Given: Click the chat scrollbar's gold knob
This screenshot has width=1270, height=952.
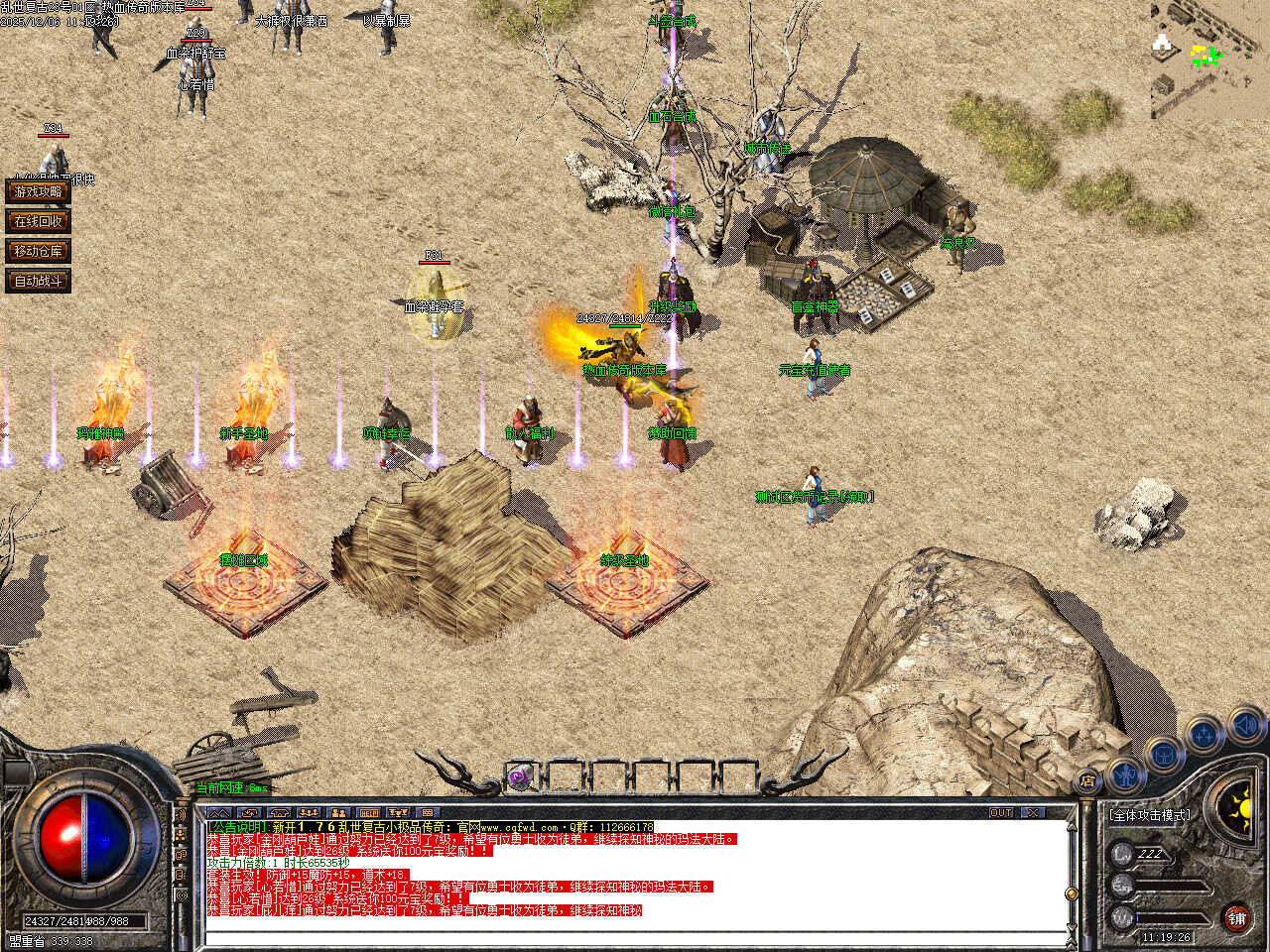Looking at the screenshot, I should pyautogui.click(x=1071, y=893).
